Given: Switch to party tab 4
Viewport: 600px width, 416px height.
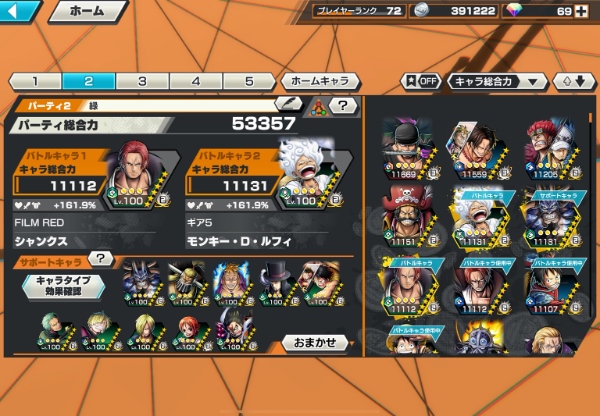Looking at the screenshot, I should pos(196,81).
